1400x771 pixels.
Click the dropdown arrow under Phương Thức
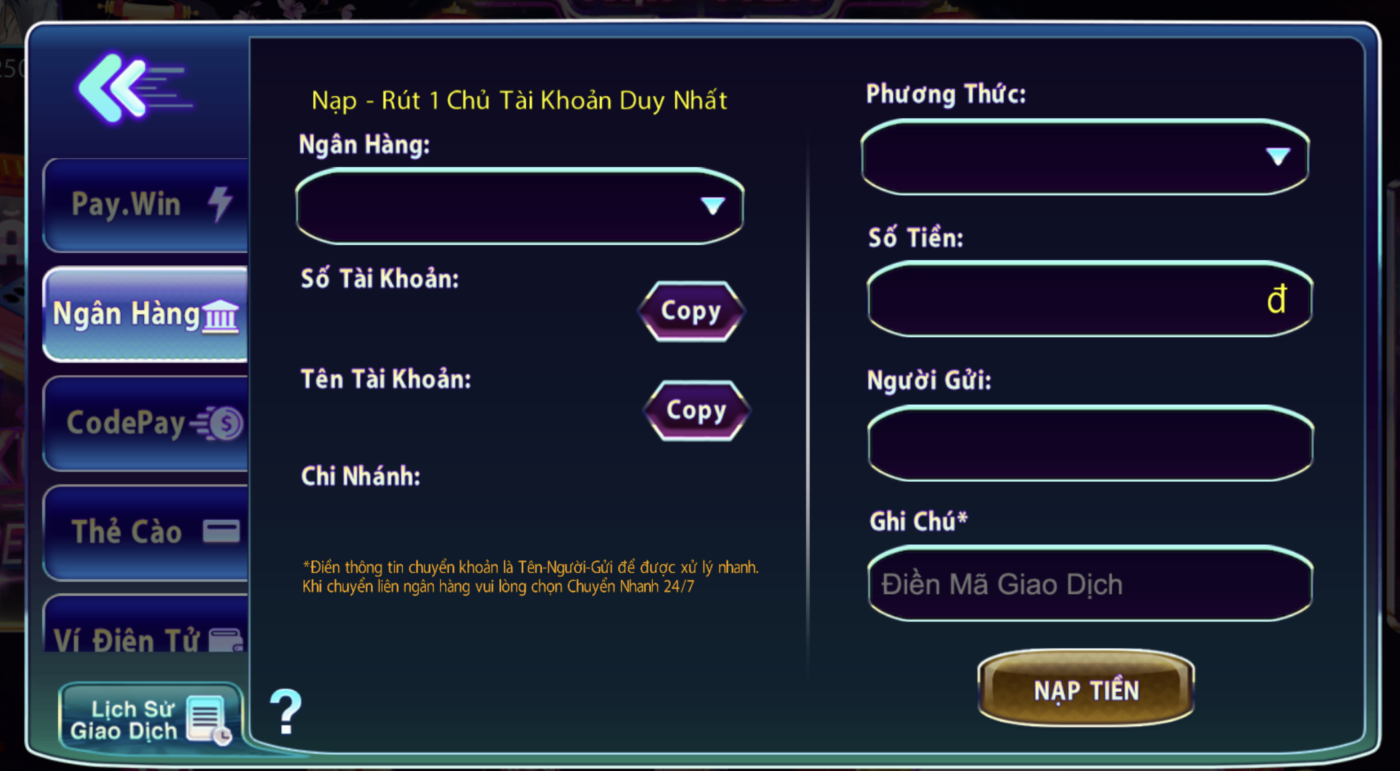click(x=1280, y=157)
